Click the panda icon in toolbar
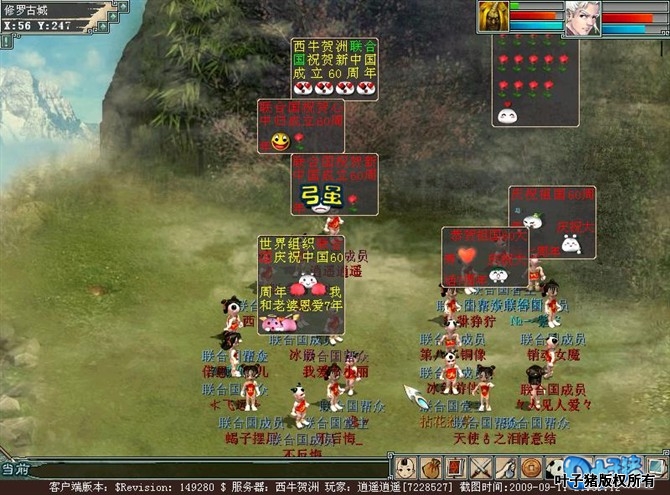Viewport: 670px width, 495px height. point(553,466)
